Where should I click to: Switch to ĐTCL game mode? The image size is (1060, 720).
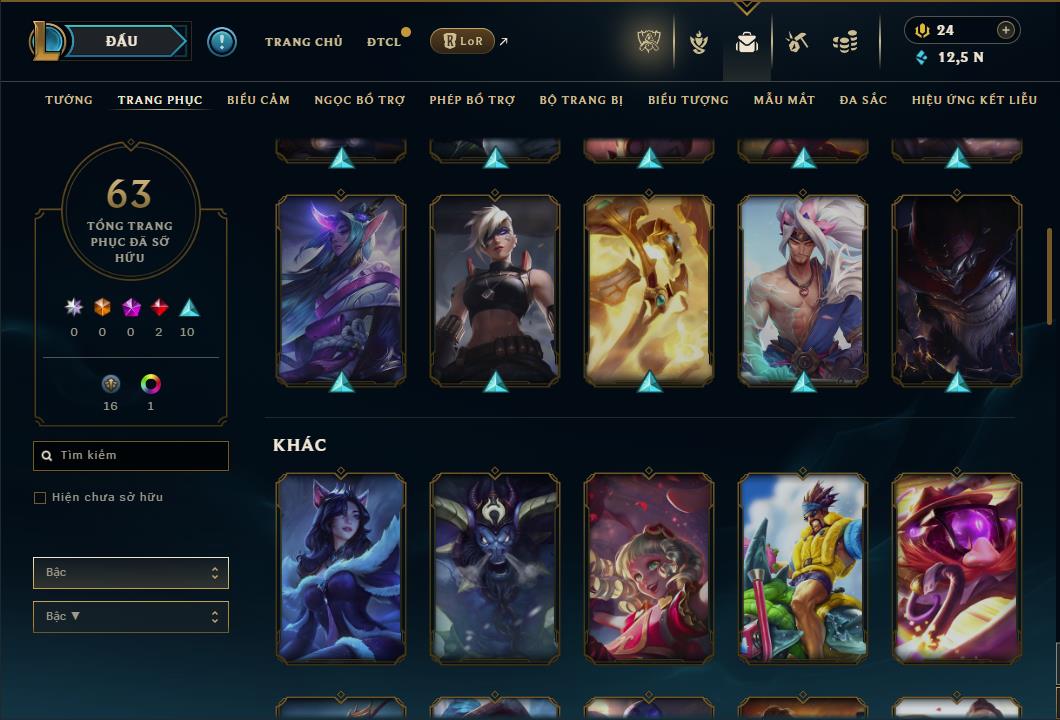coord(383,42)
